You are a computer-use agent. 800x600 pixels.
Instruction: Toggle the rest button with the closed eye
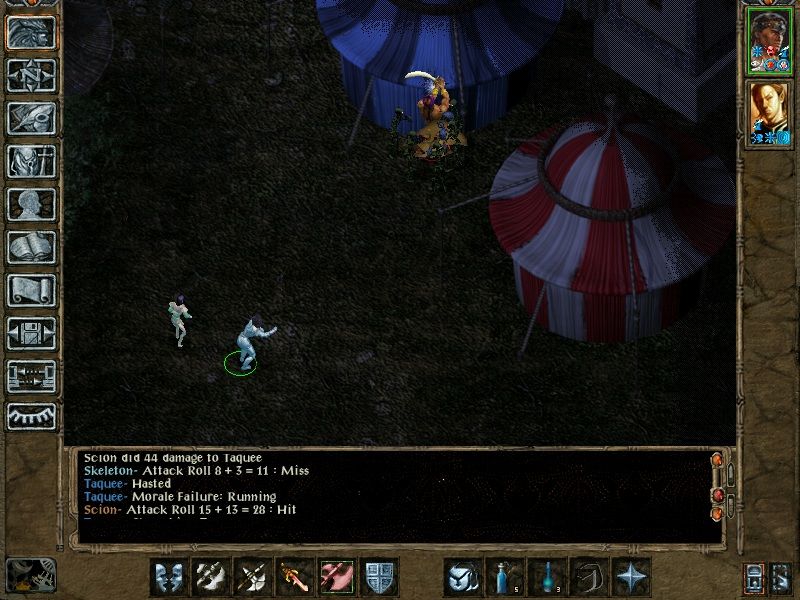[31, 417]
